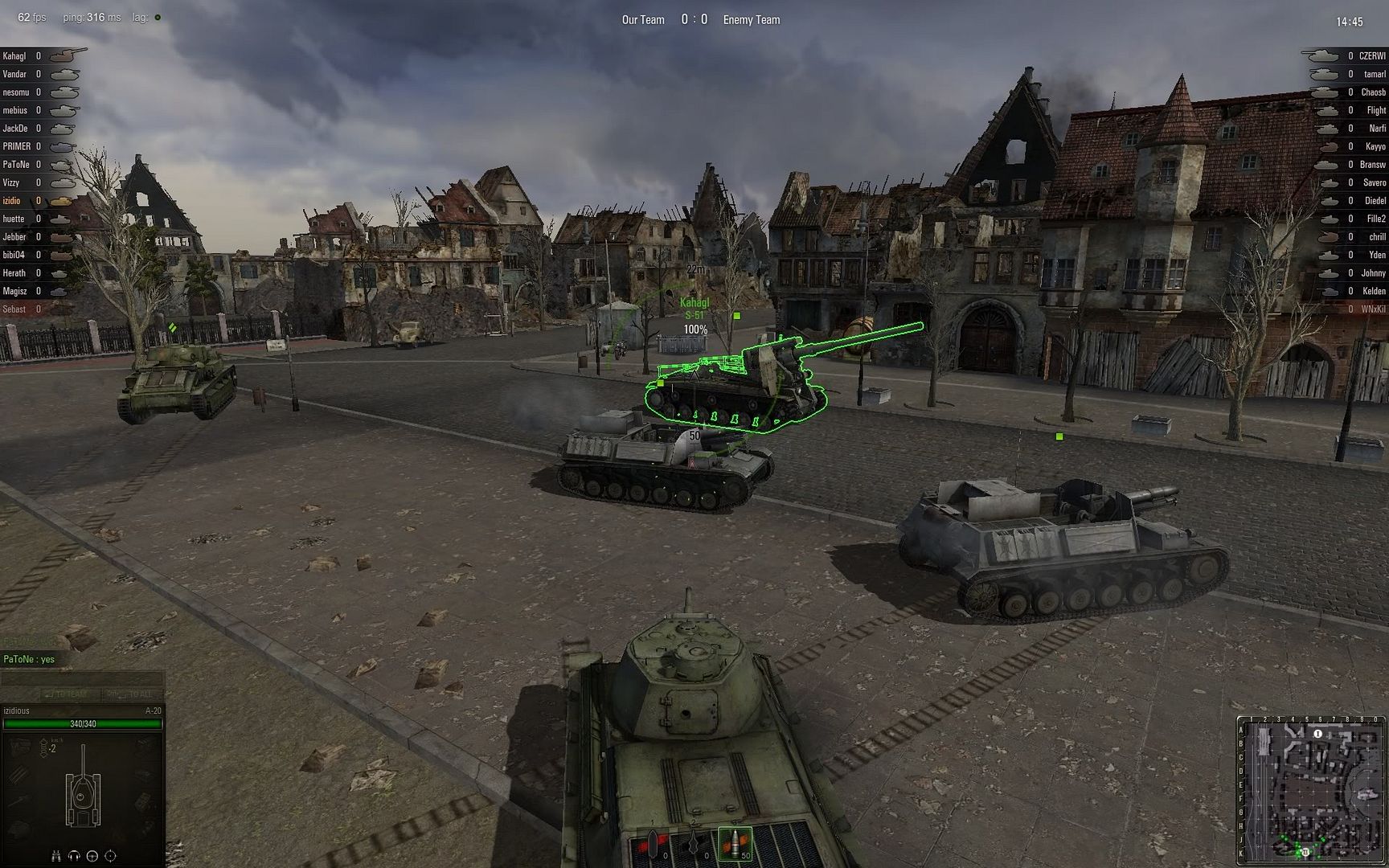Viewport: 1389px width, 868px height.
Task: Open the battlefield minimap
Action: pyautogui.click(x=1312, y=790)
